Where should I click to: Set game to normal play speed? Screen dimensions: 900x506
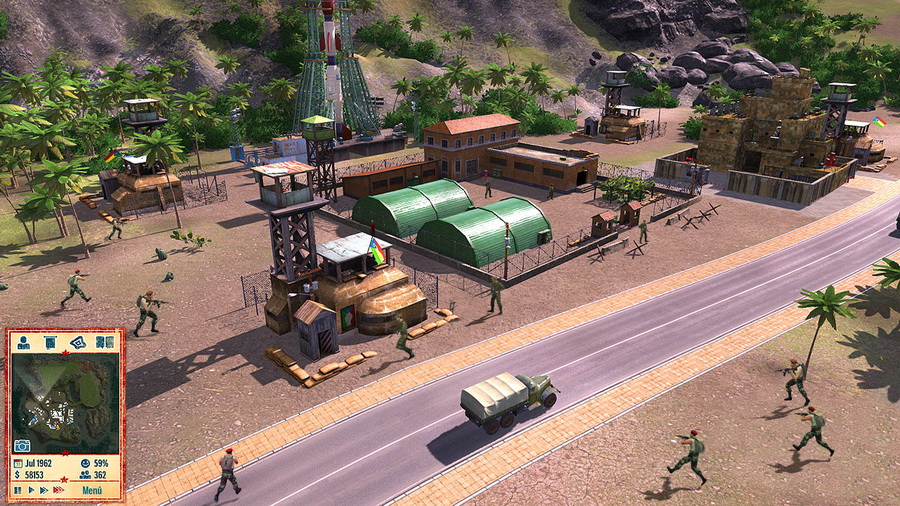tap(31, 490)
